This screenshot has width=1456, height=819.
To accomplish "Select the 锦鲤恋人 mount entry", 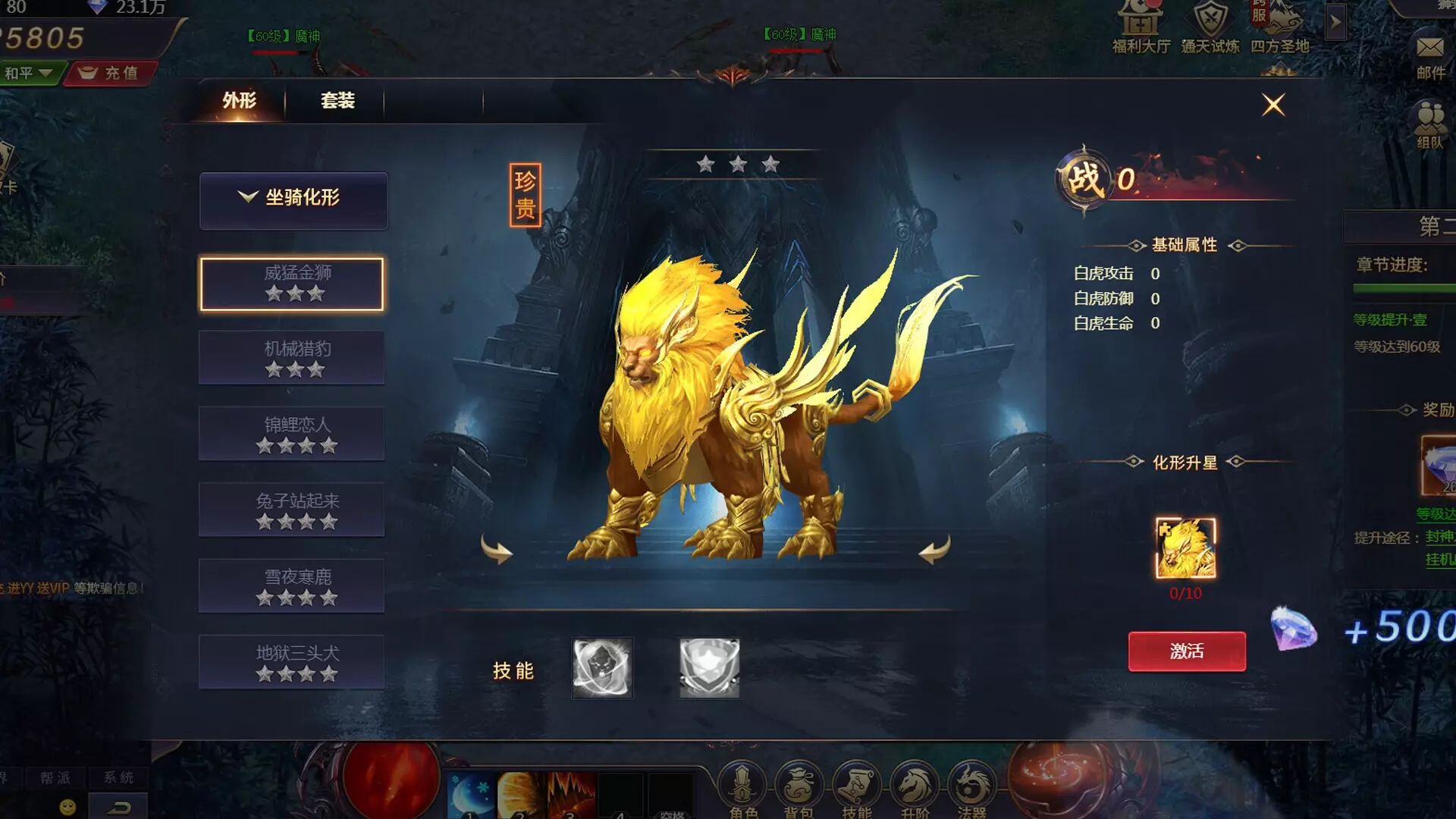I will [x=292, y=434].
